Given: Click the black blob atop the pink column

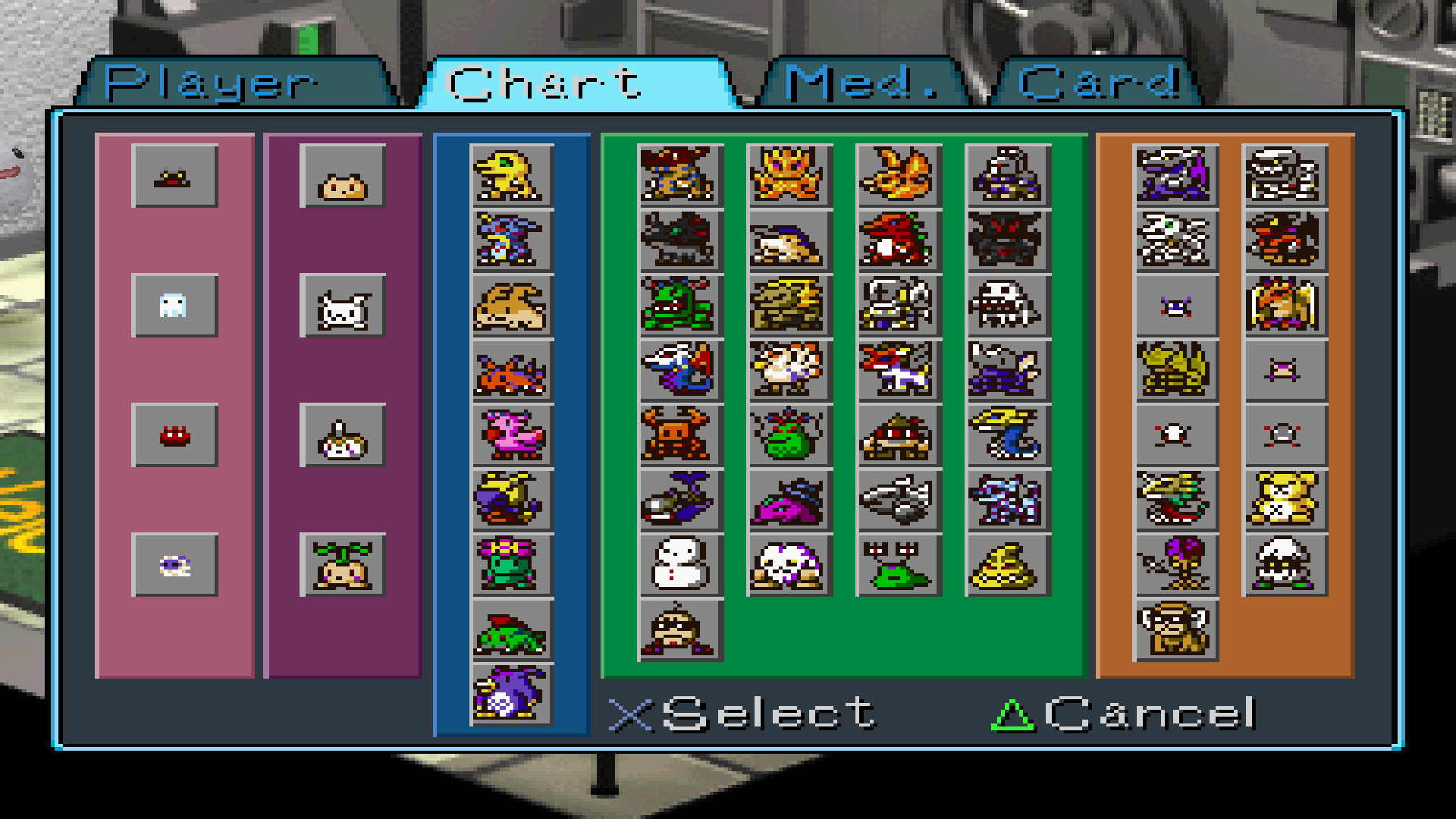Looking at the screenshot, I should [176, 178].
